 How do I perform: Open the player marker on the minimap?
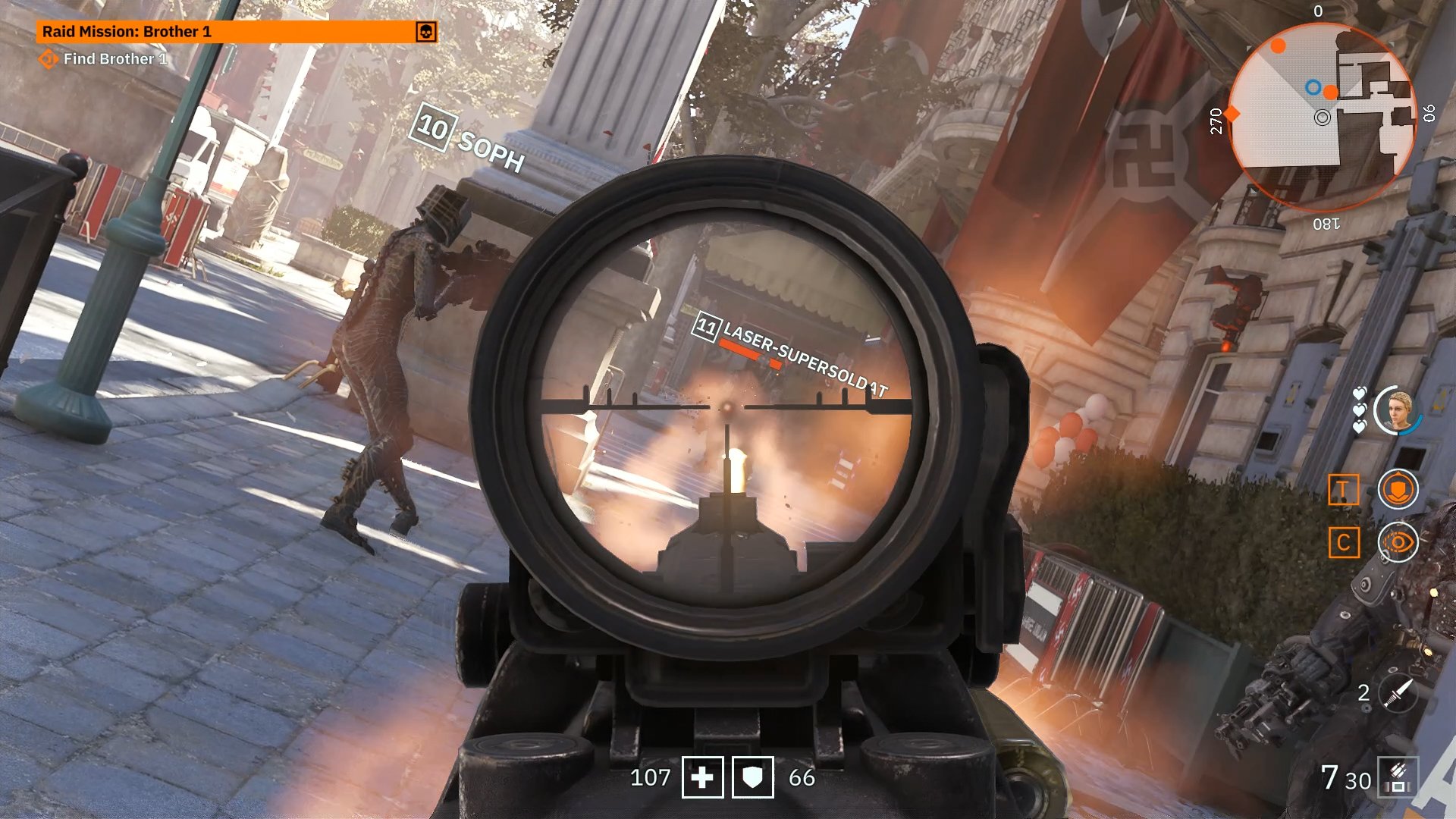click(1323, 118)
